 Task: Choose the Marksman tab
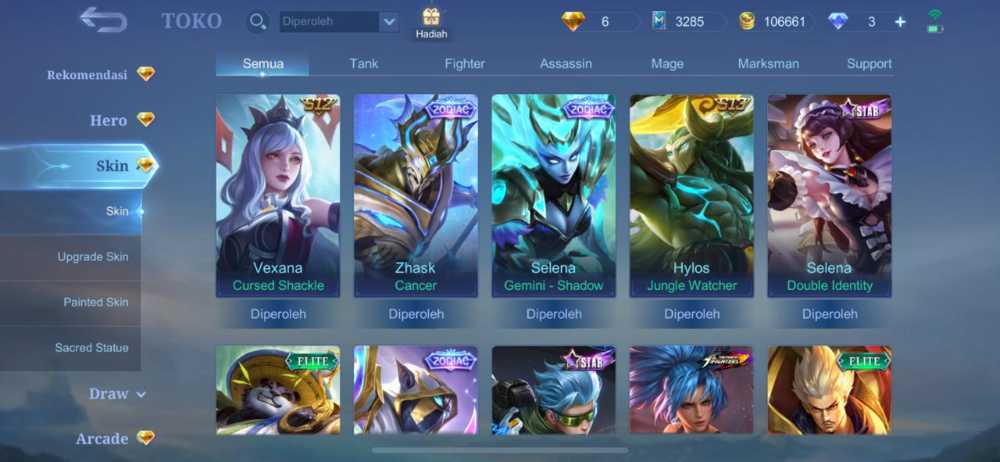(x=768, y=63)
